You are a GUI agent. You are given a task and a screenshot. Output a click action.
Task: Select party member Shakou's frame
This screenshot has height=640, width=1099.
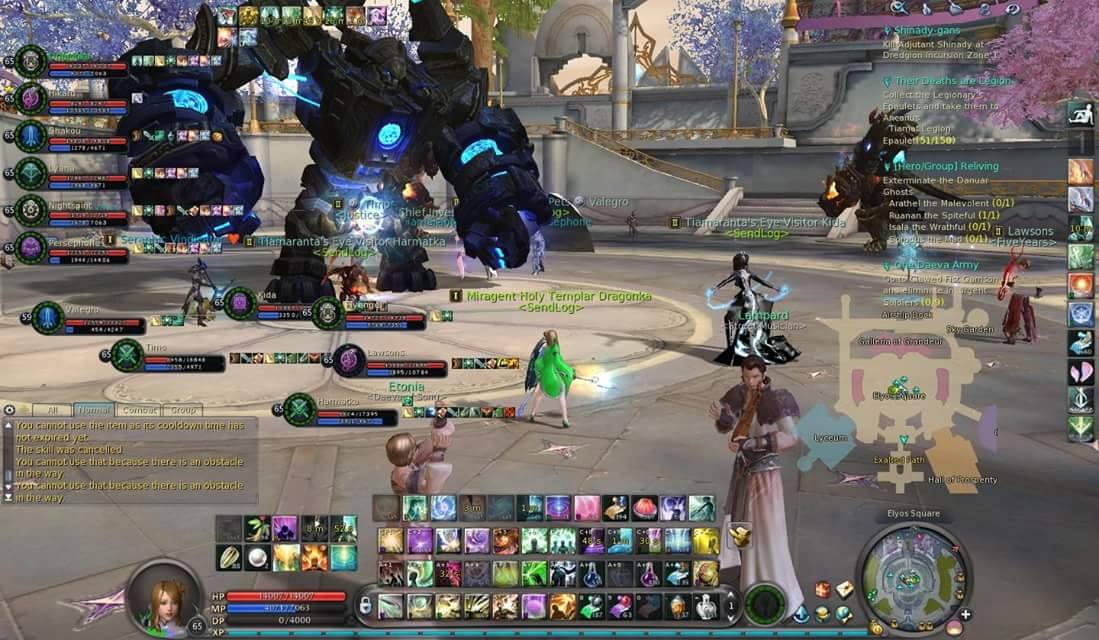[x=31, y=137]
